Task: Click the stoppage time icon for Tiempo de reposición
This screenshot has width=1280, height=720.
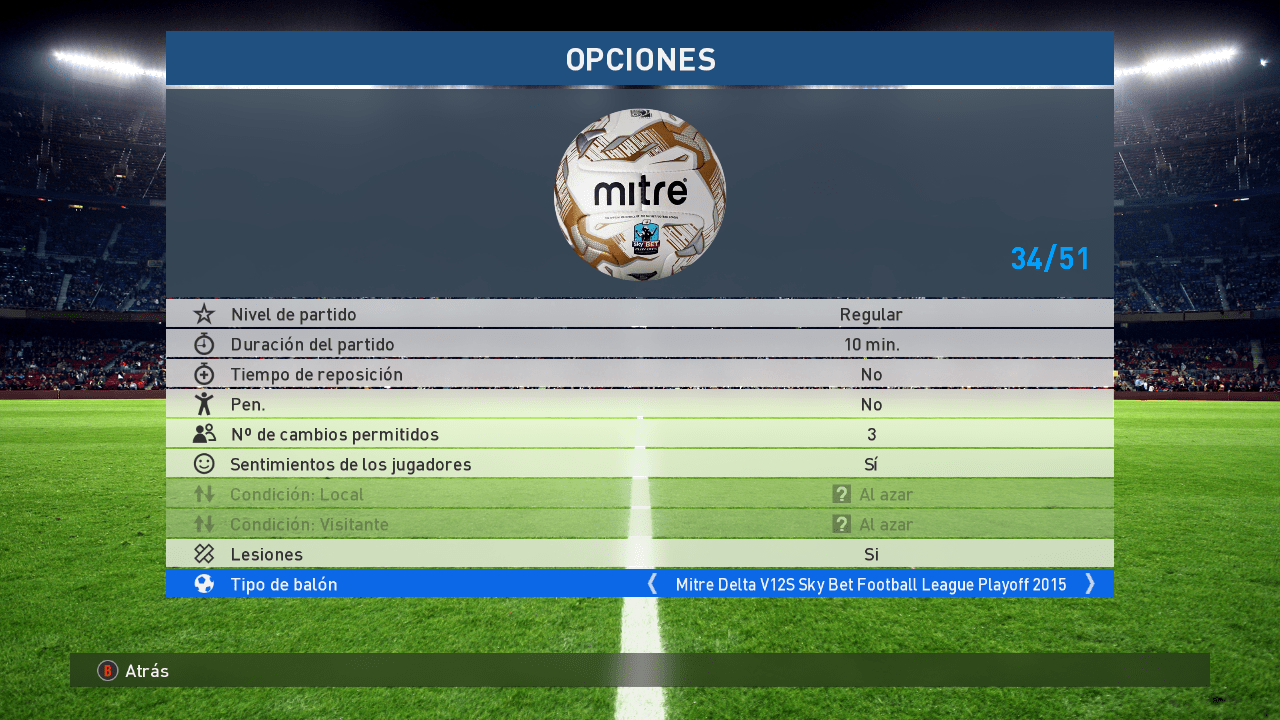Action: [x=205, y=374]
